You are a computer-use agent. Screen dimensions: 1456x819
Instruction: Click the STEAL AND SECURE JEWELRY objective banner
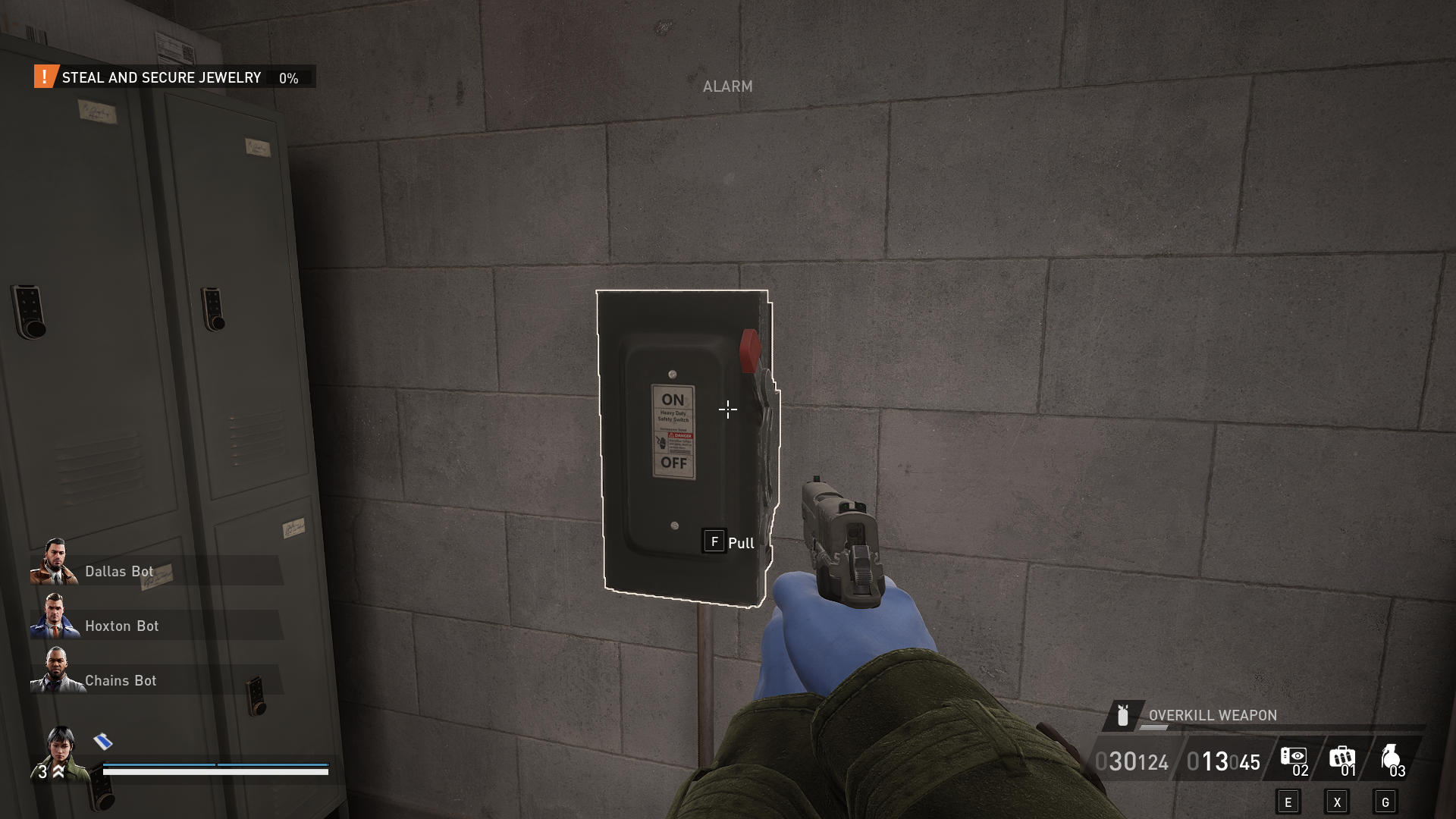click(162, 77)
